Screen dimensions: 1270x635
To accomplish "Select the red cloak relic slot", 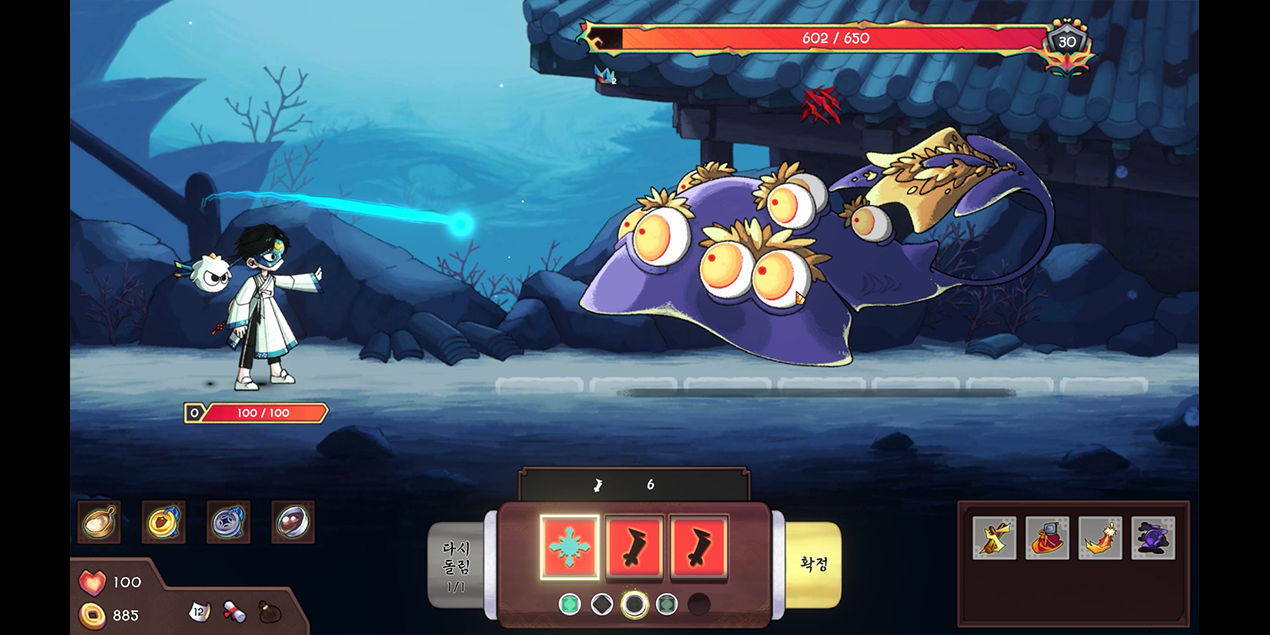I will (1047, 538).
